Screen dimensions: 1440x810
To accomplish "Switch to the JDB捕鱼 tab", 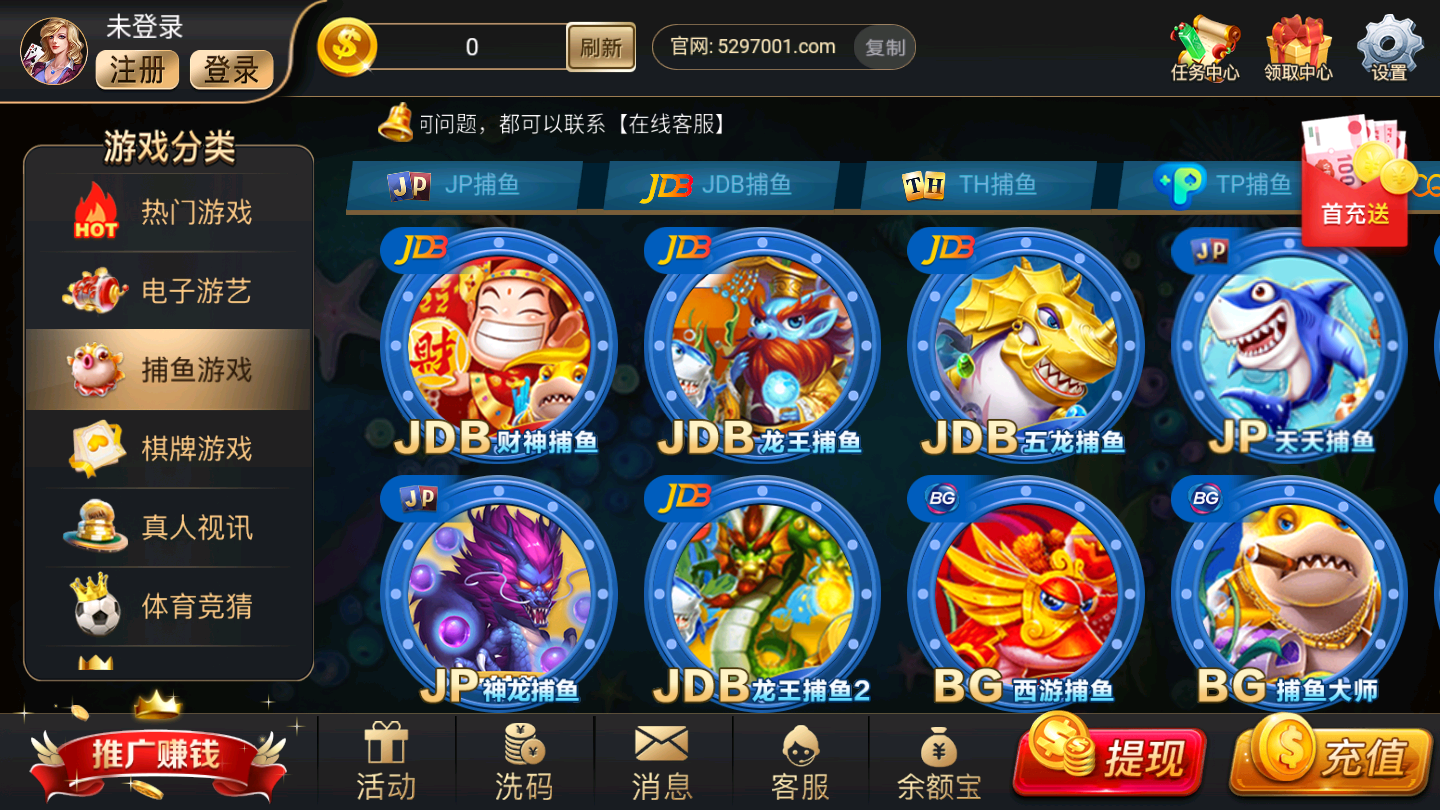I will (x=720, y=185).
